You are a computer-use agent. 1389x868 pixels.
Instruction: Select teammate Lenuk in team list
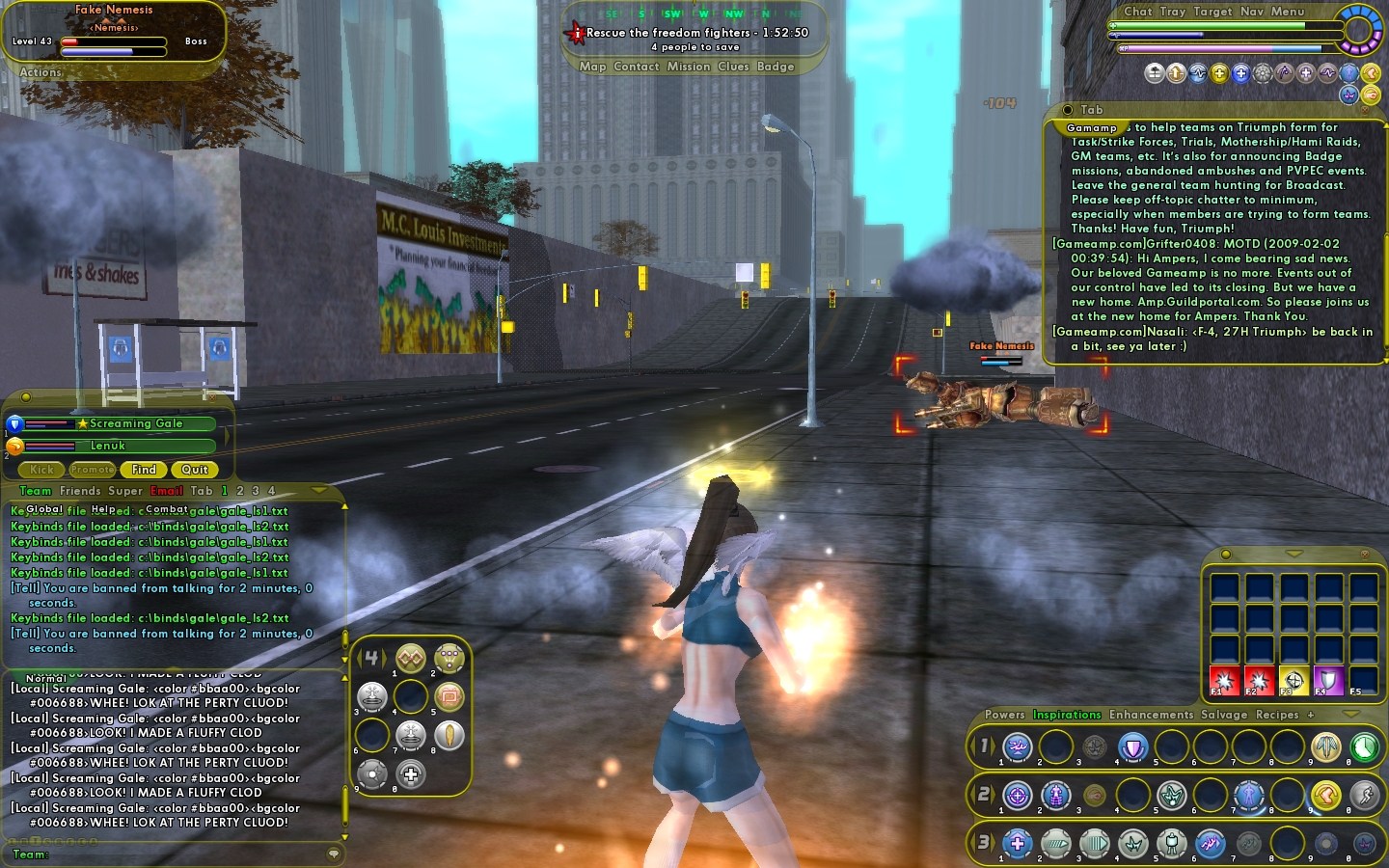[108, 446]
